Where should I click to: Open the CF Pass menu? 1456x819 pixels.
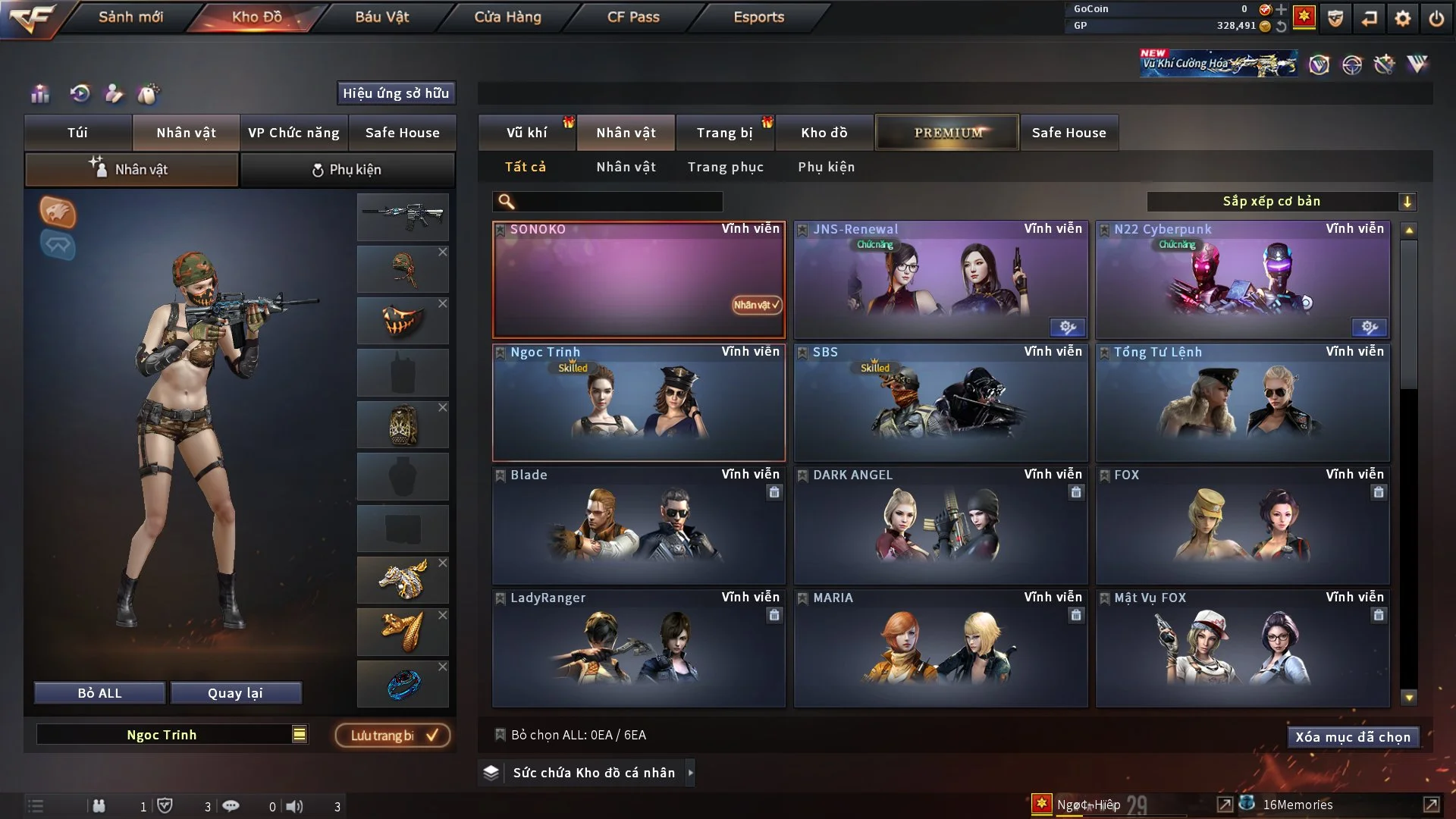tap(633, 17)
